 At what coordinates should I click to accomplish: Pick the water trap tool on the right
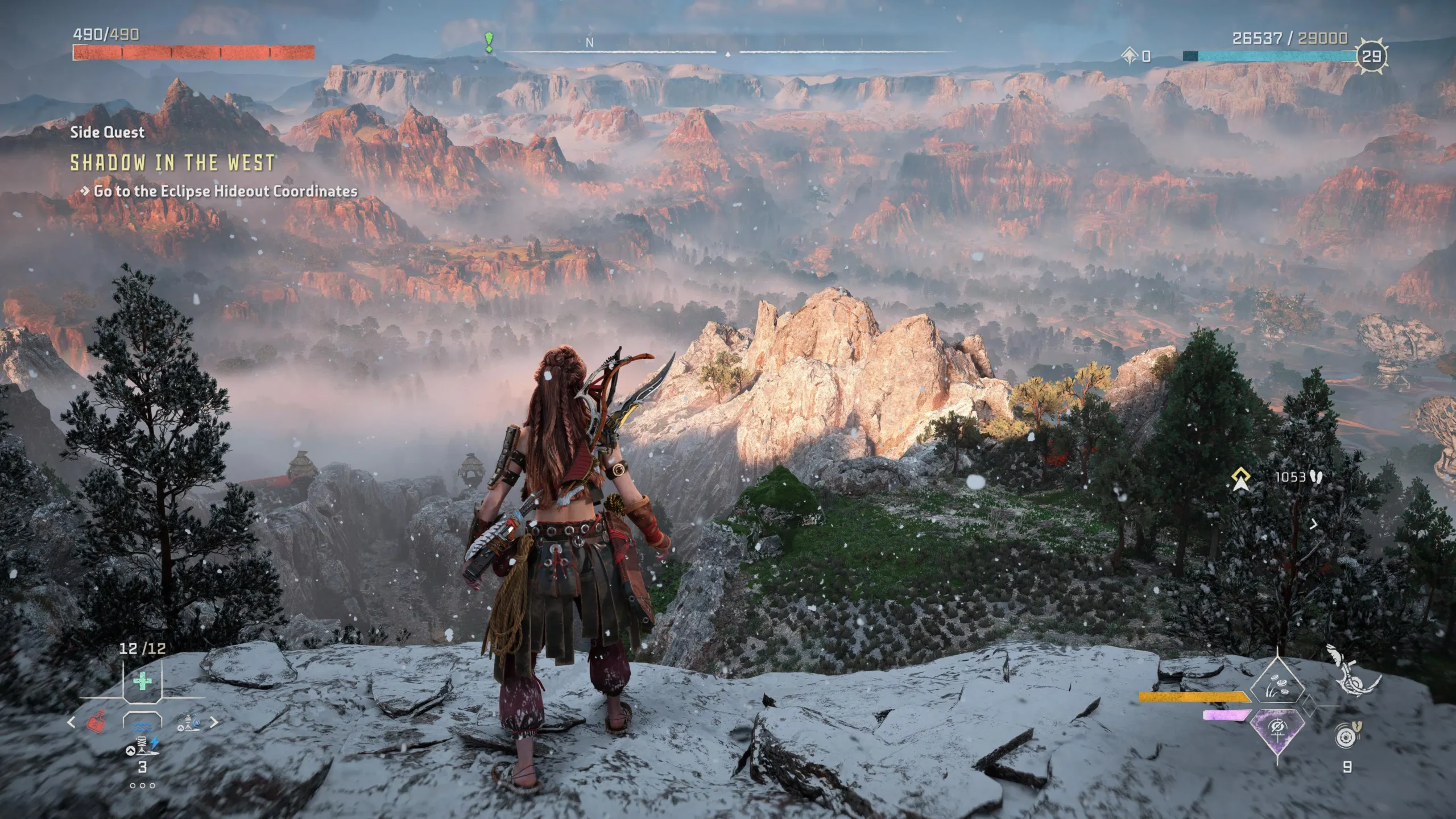tap(189, 723)
